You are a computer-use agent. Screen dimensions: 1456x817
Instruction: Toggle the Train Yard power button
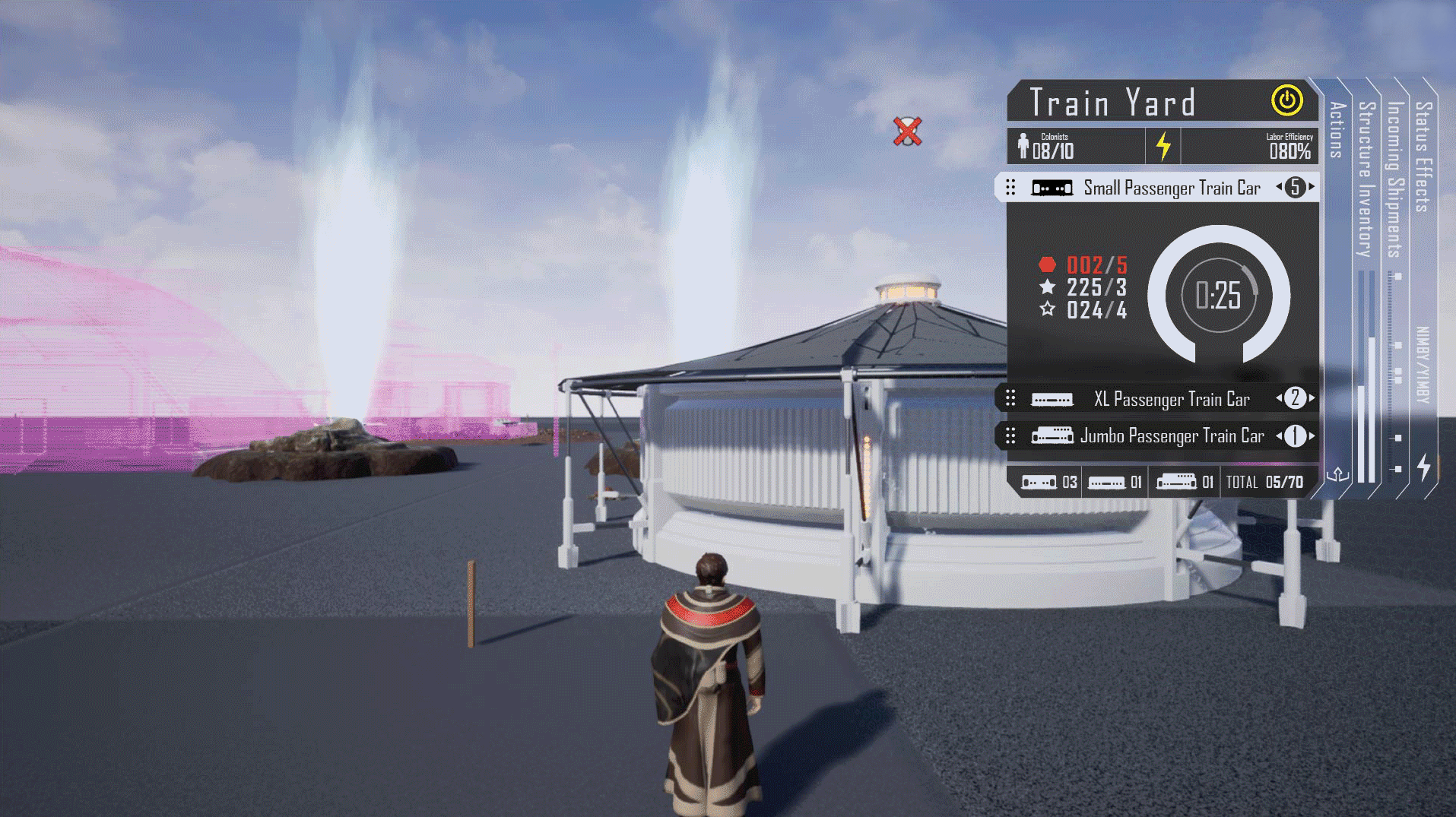coord(1286,101)
